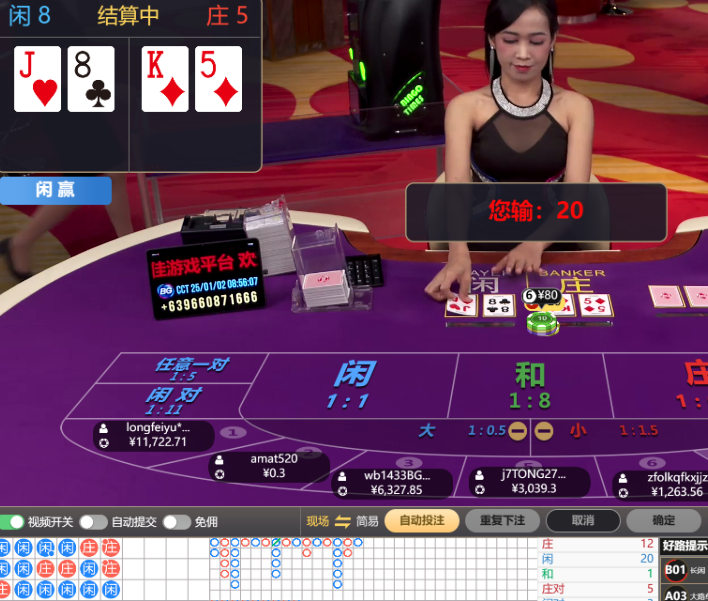Open the B01 table in 好路提示
The width and height of the screenshot is (708, 601).
coord(677,571)
